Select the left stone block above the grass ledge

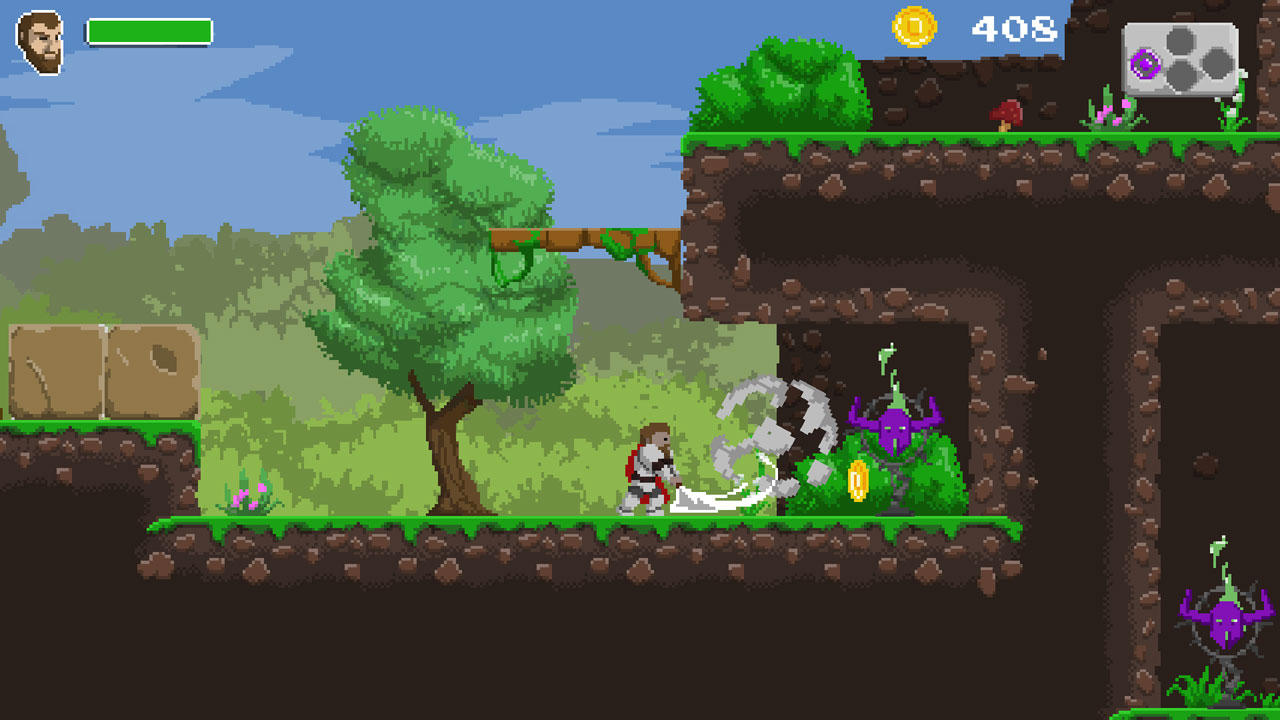pyautogui.click(x=55, y=370)
